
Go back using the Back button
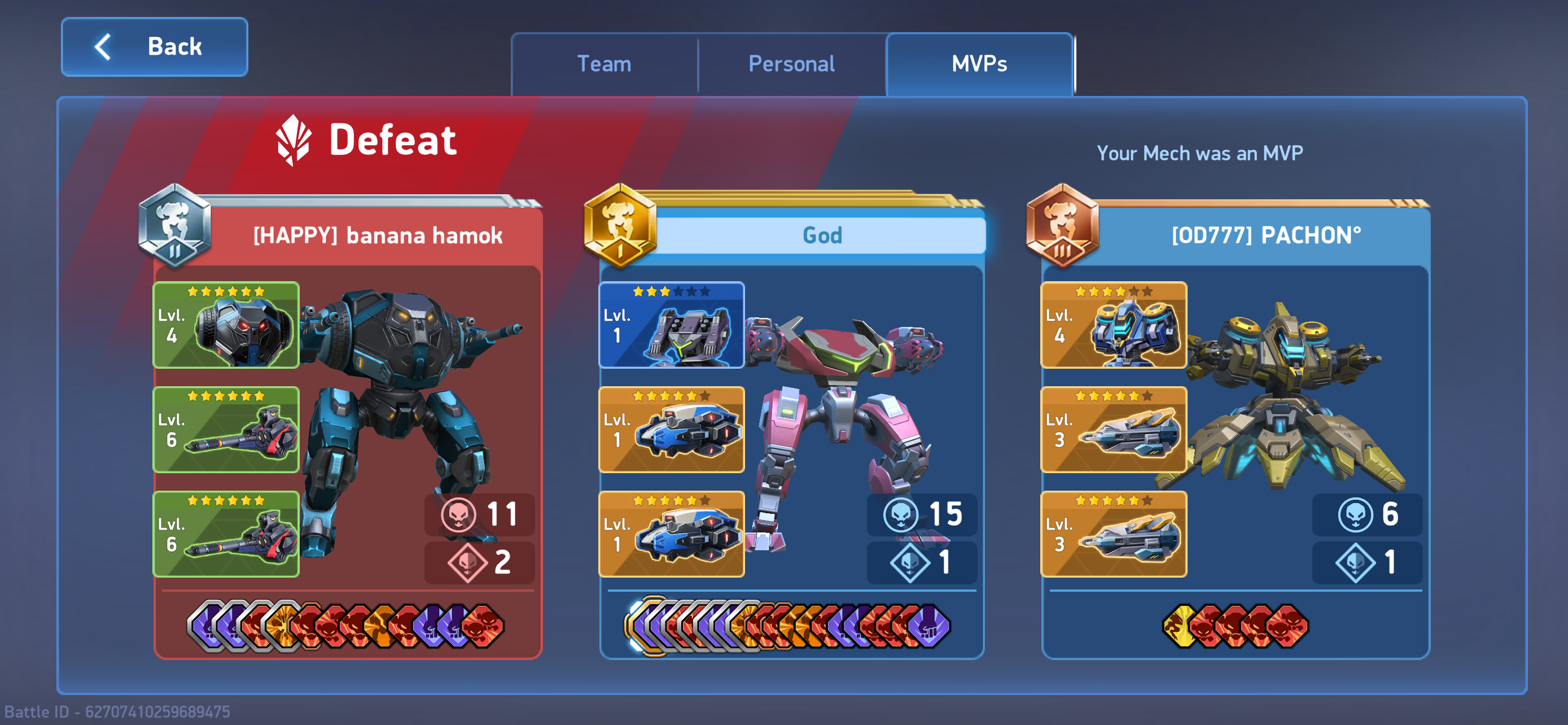pos(154,47)
